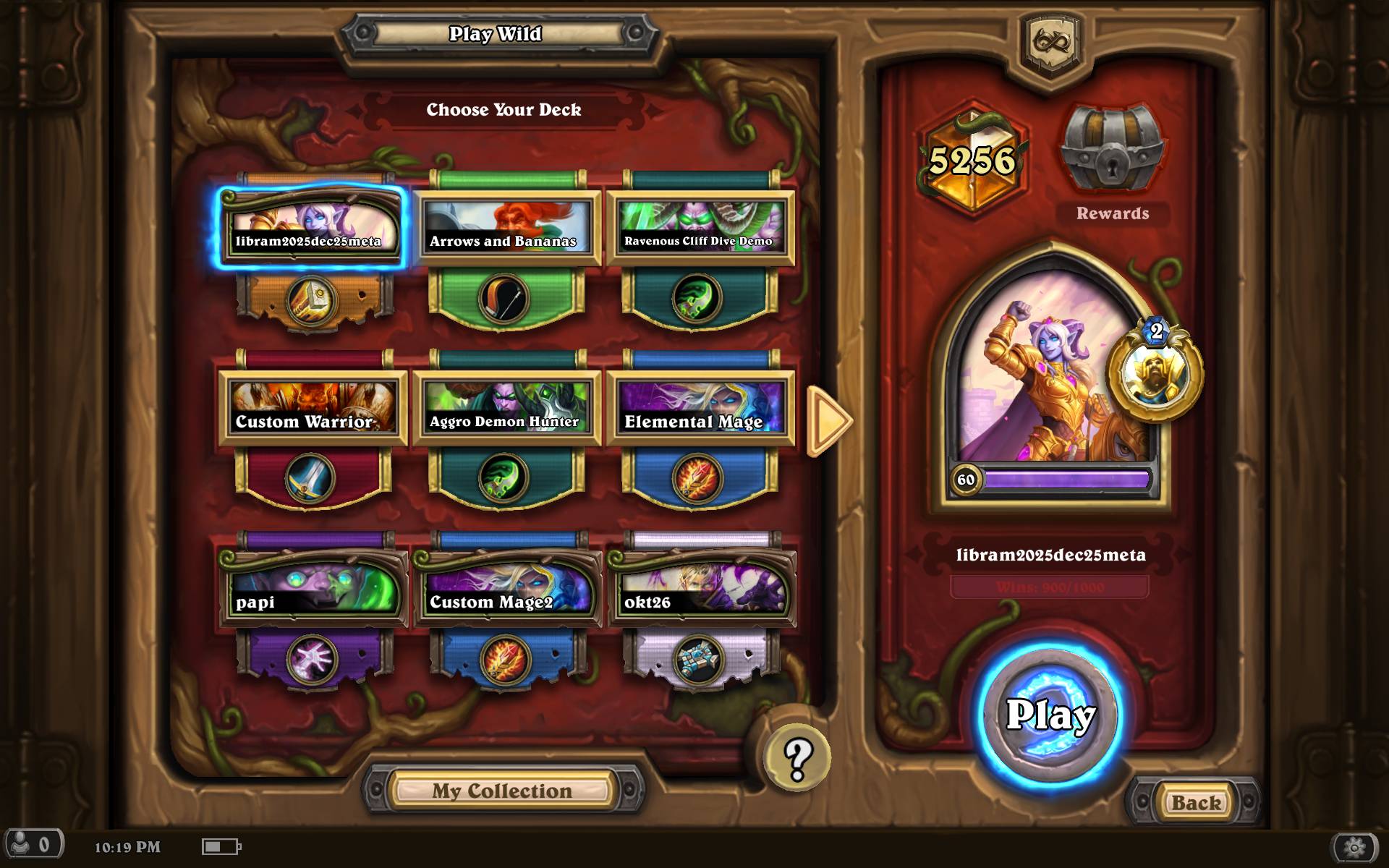Choose the Arrows and Bananas deck
This screenshot has height=868, width=1389.
tap(506, 227)
